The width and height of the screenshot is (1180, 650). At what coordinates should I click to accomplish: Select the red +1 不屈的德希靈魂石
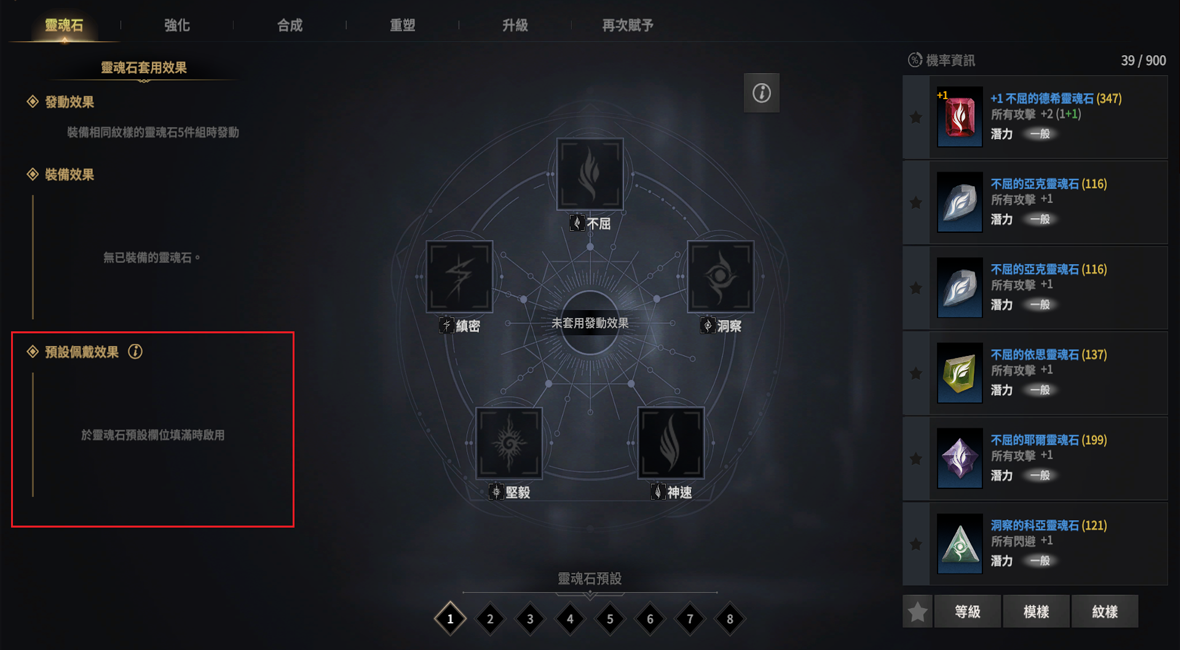pos(1035,117)
